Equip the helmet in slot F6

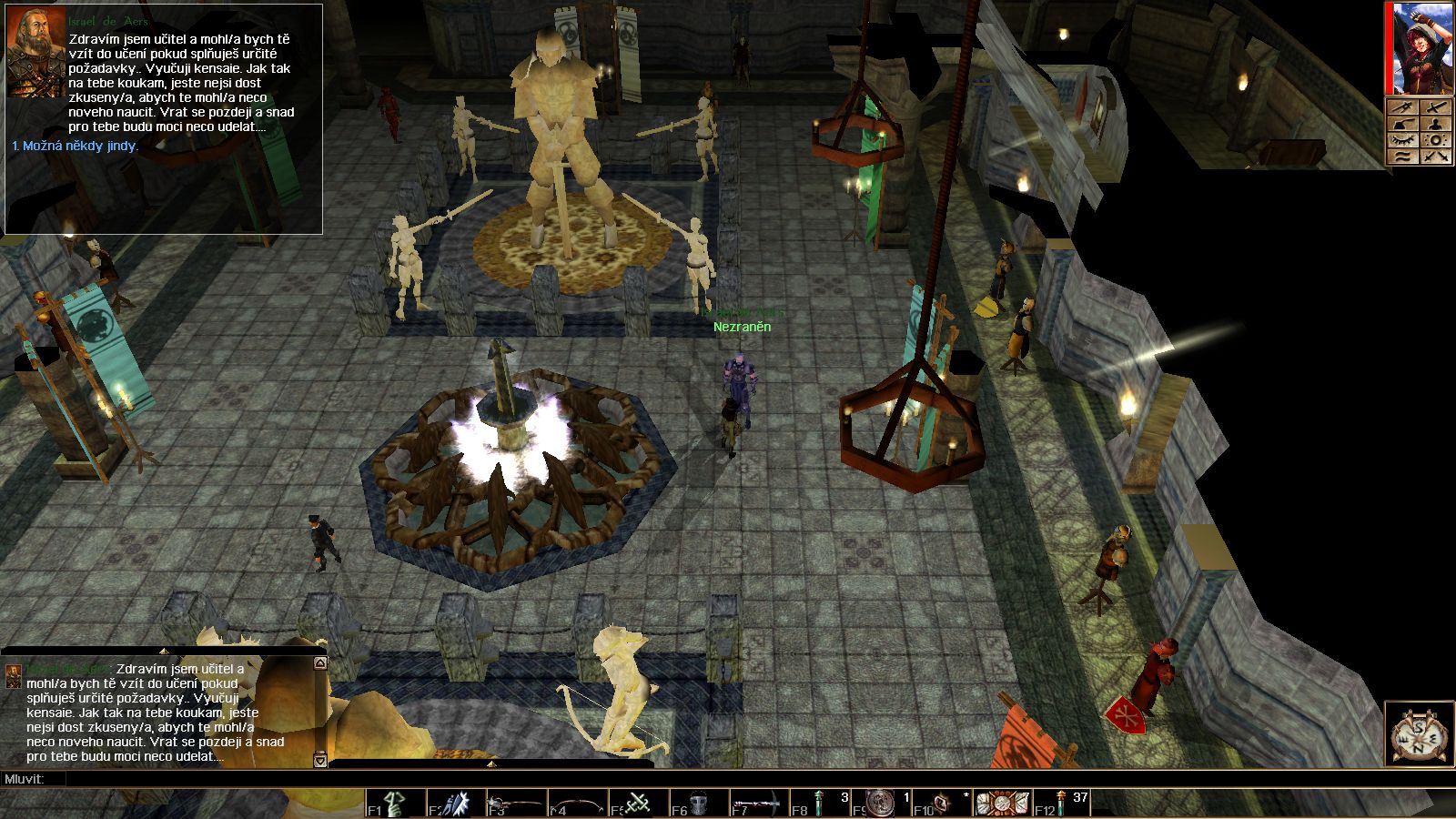click(x=699, y=804)
